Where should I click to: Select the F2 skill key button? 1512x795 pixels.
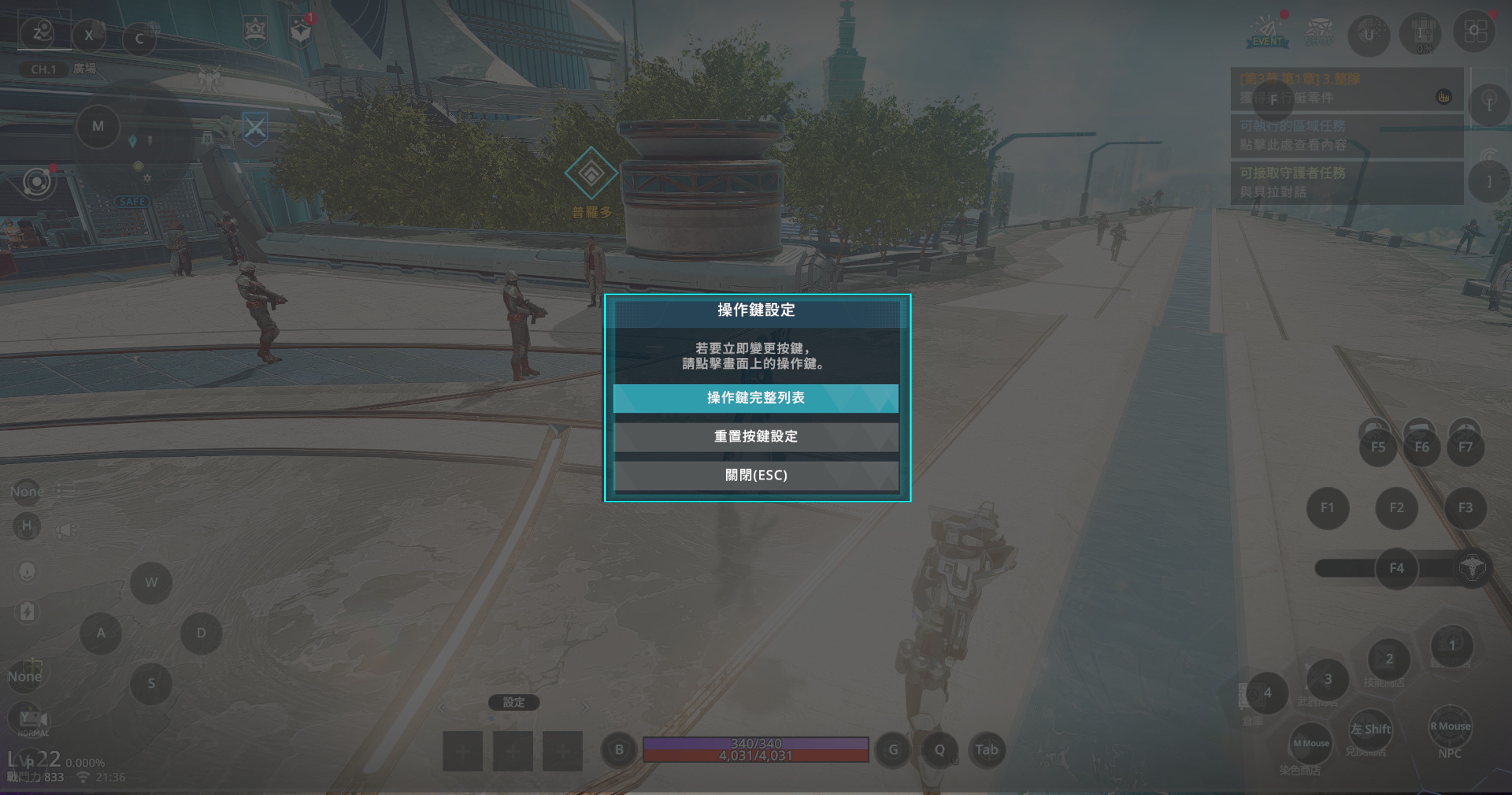coord(1396,508)
